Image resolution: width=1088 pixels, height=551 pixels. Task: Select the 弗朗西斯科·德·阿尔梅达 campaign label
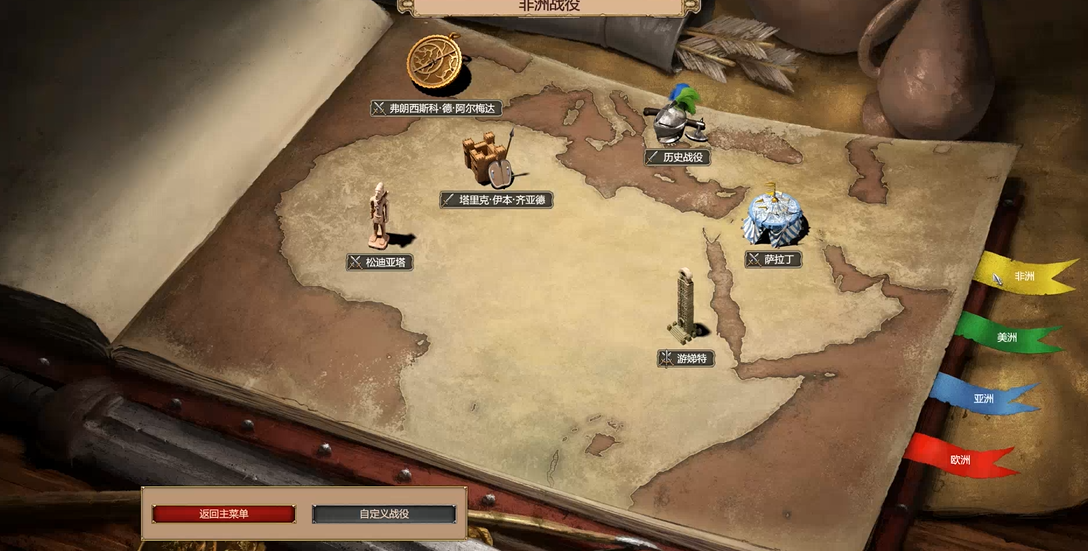coord(435,108)
